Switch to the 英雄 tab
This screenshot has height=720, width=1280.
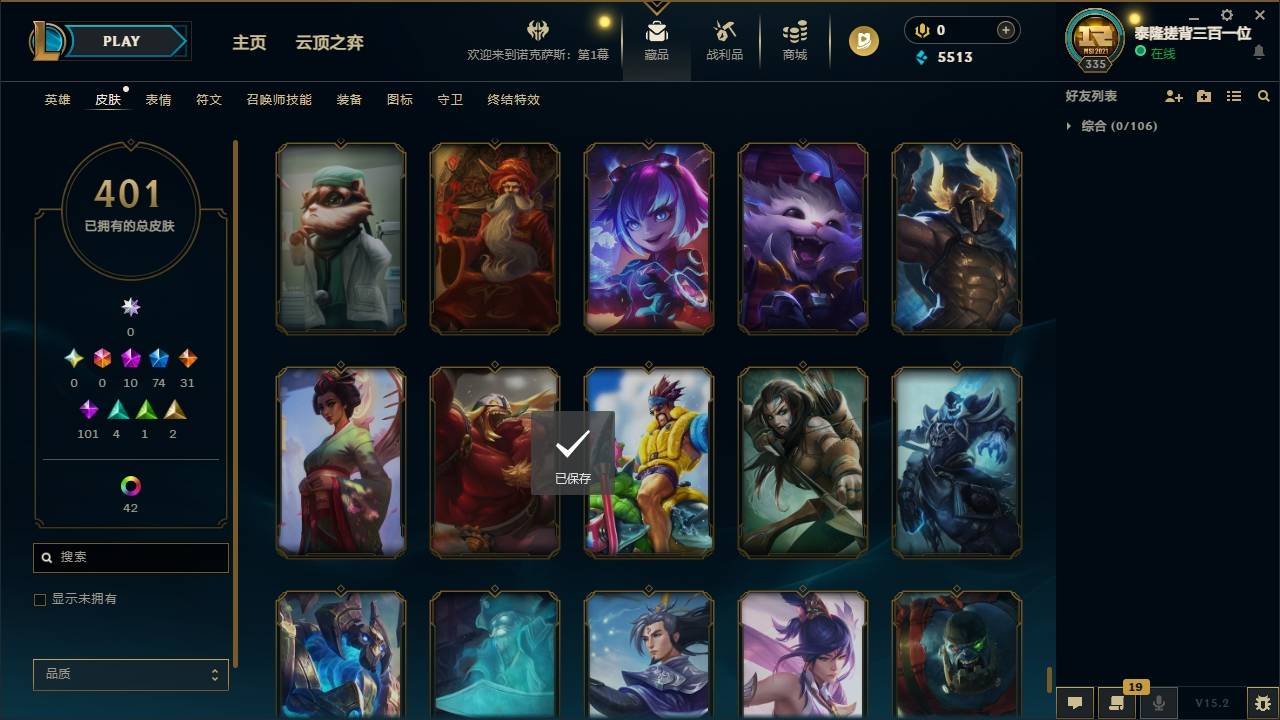coord(56,100)
